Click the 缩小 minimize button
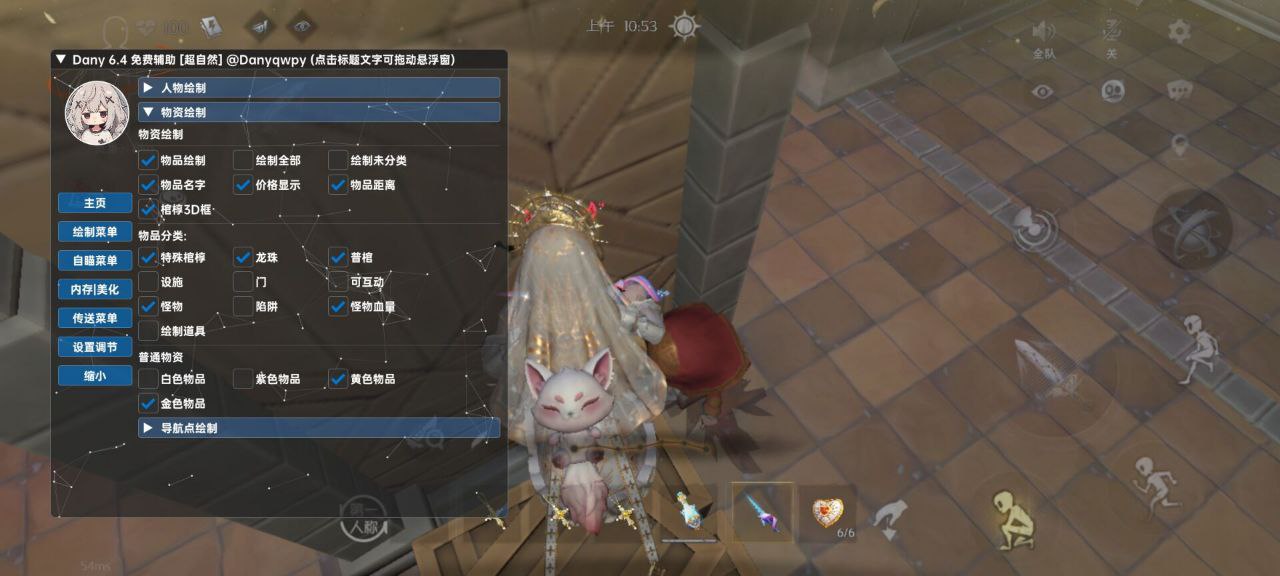 (x=95, y=377)
